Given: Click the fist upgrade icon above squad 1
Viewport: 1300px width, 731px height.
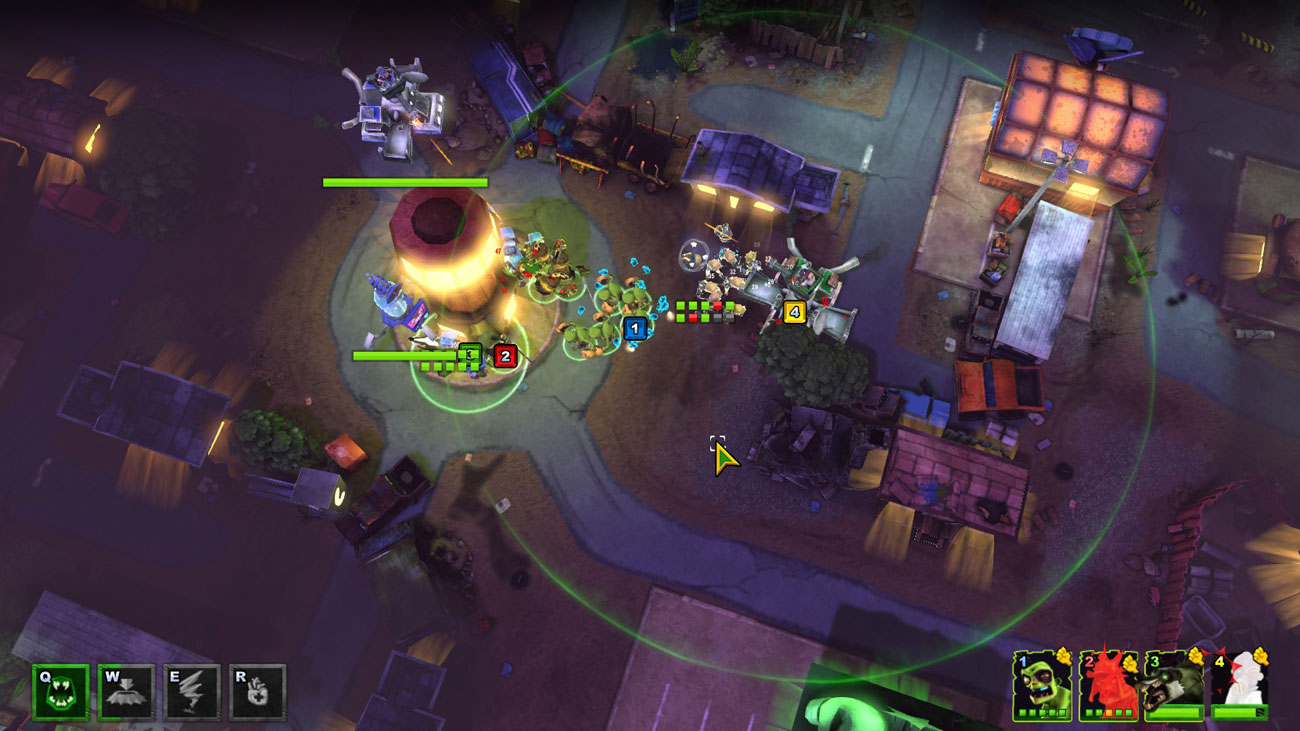Looking at the screenshot, I should 1066,661.
